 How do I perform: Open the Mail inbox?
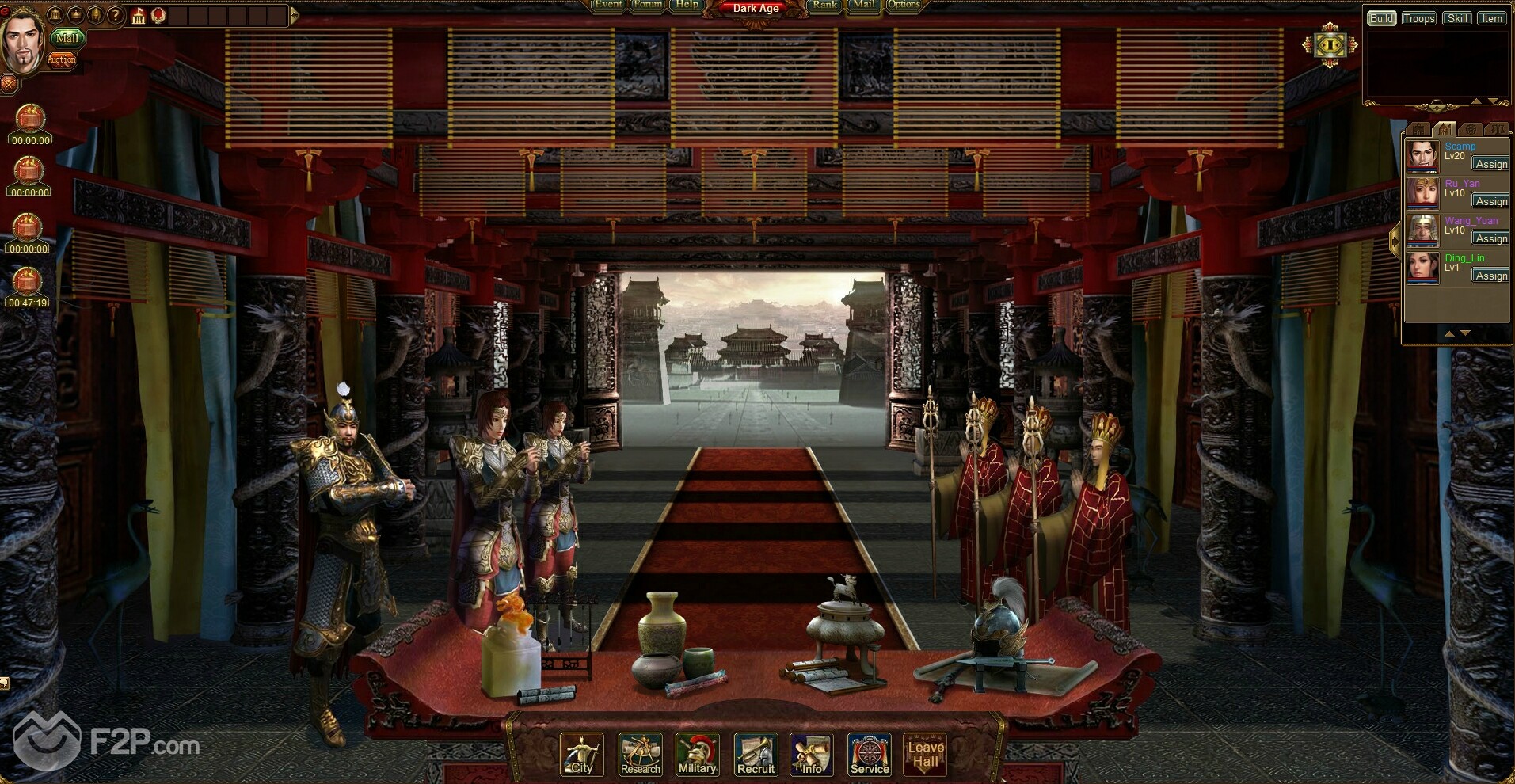864,5
